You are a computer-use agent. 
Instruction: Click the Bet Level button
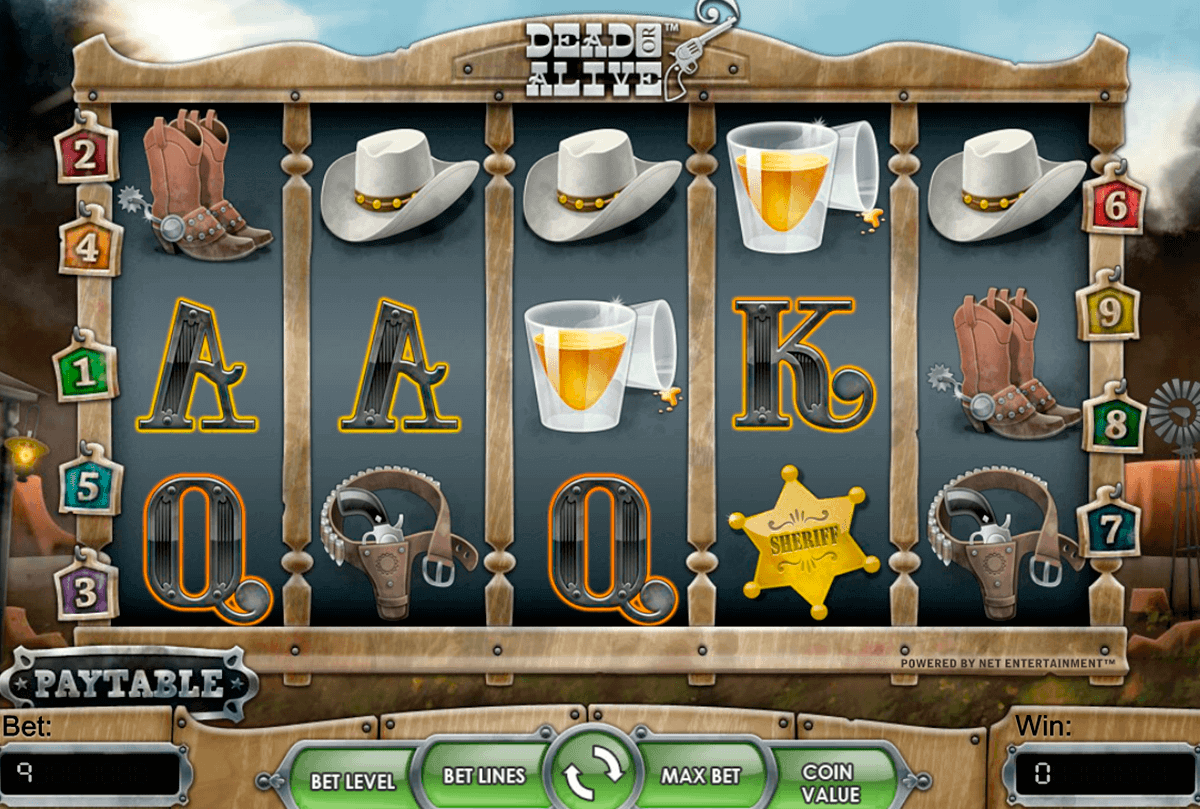(x=352, y=781)
